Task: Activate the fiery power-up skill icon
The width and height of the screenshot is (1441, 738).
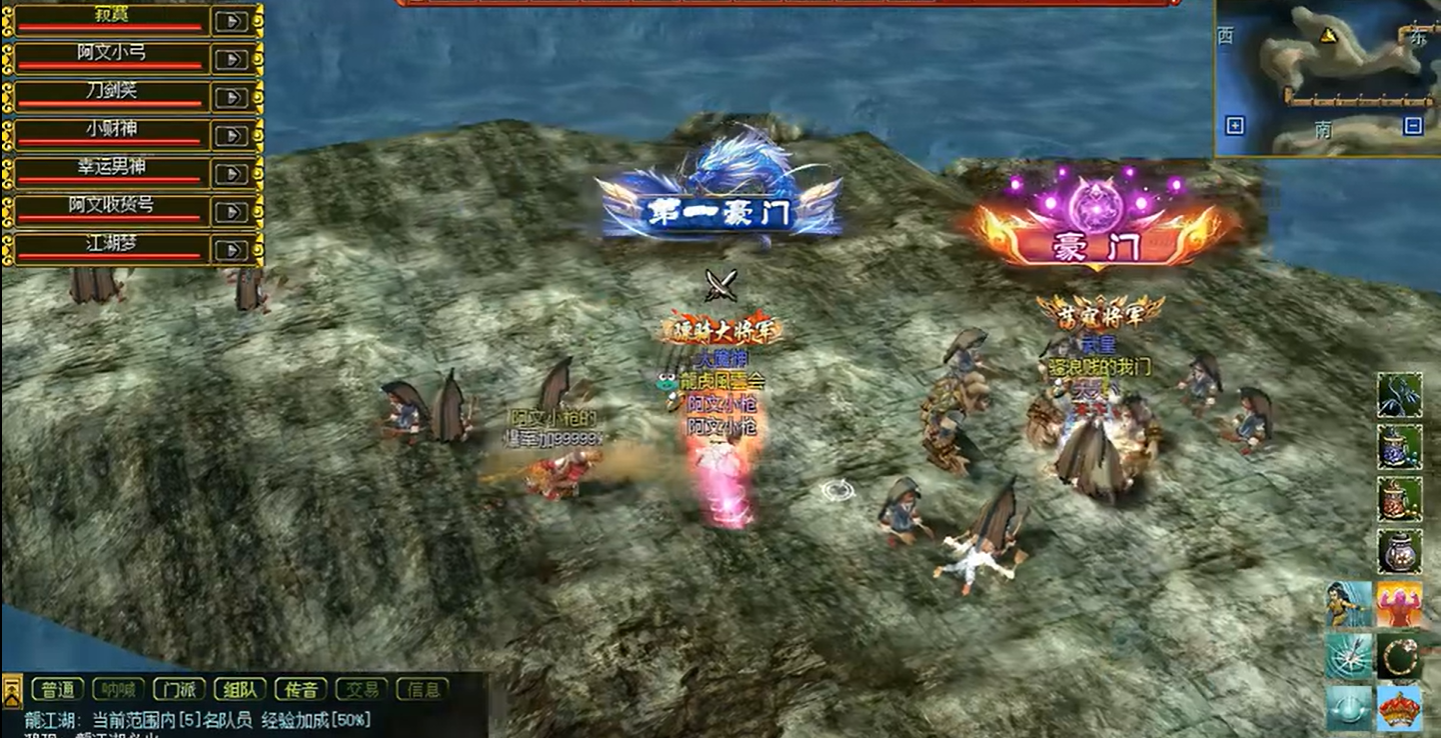Action: 1398,604
